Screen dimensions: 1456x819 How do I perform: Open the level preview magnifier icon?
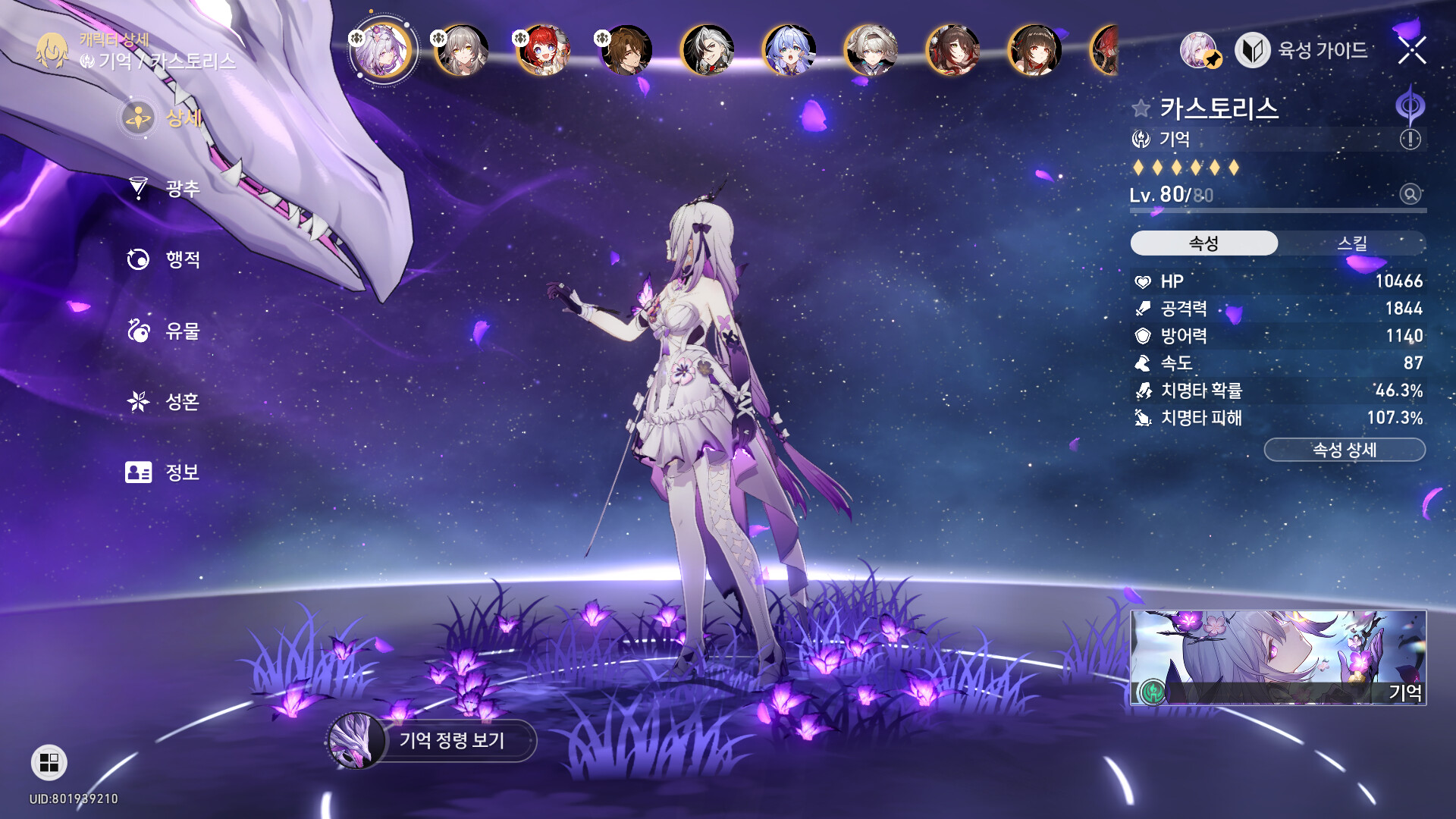pyautogui.click(x=1410, y=194)
